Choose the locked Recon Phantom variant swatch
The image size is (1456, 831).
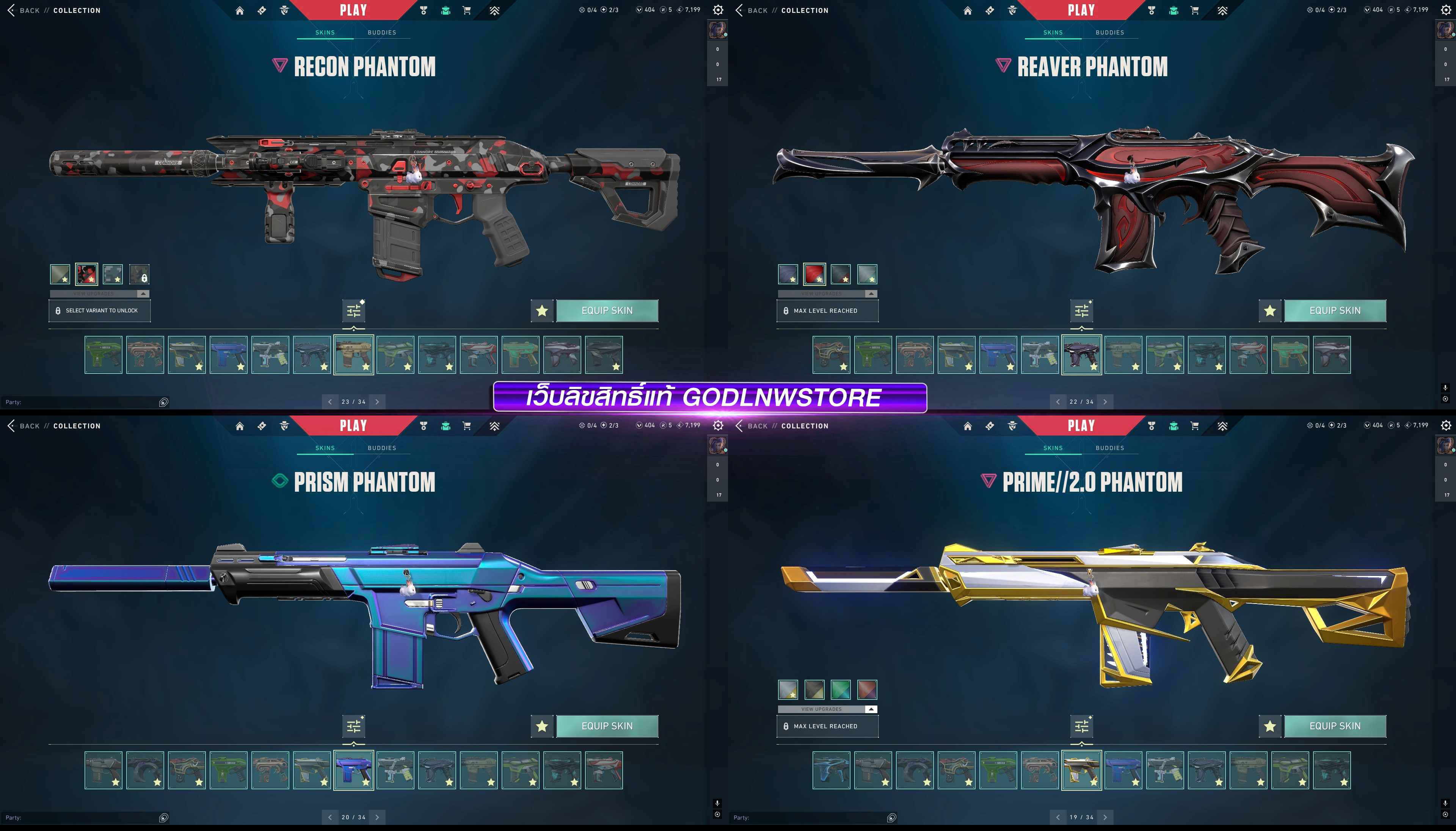139,274
